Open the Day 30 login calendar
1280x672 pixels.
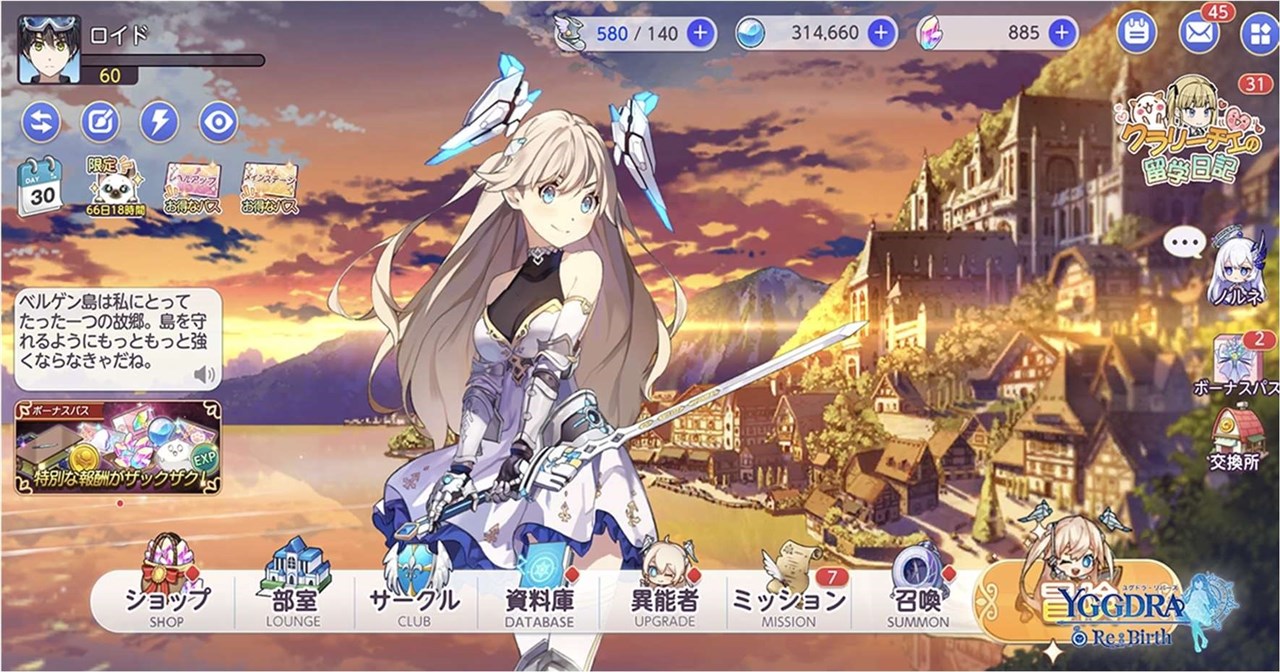pyautogui.click(x=40, y=187)
